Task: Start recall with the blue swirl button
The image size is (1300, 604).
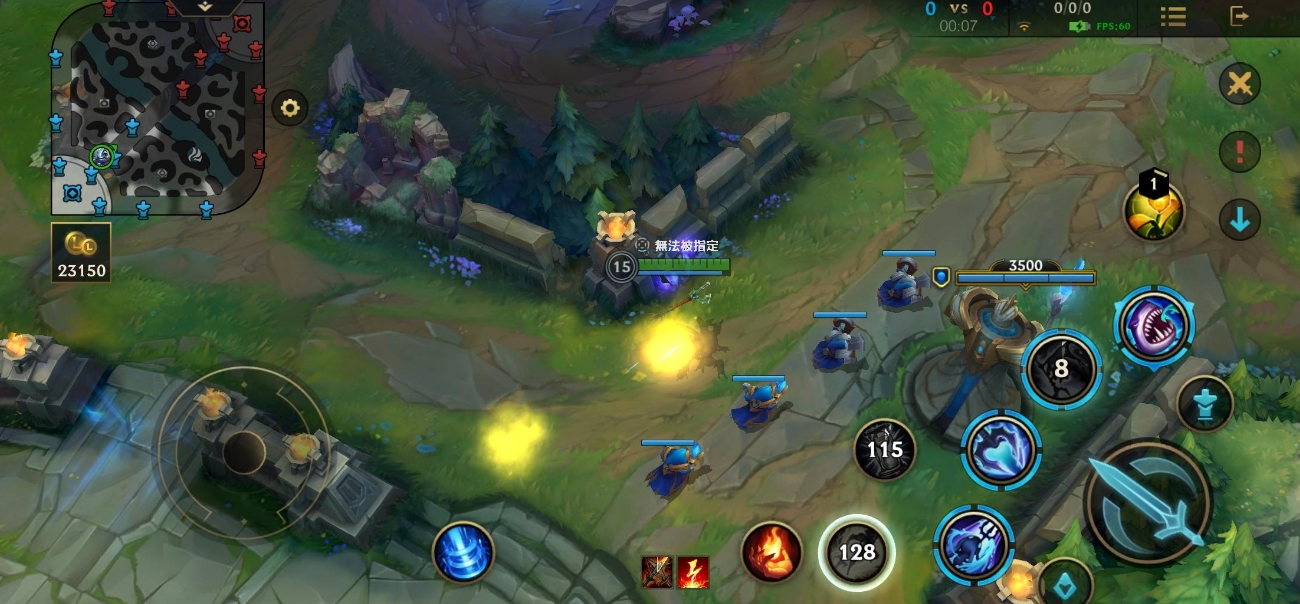Action: (463, 552)
